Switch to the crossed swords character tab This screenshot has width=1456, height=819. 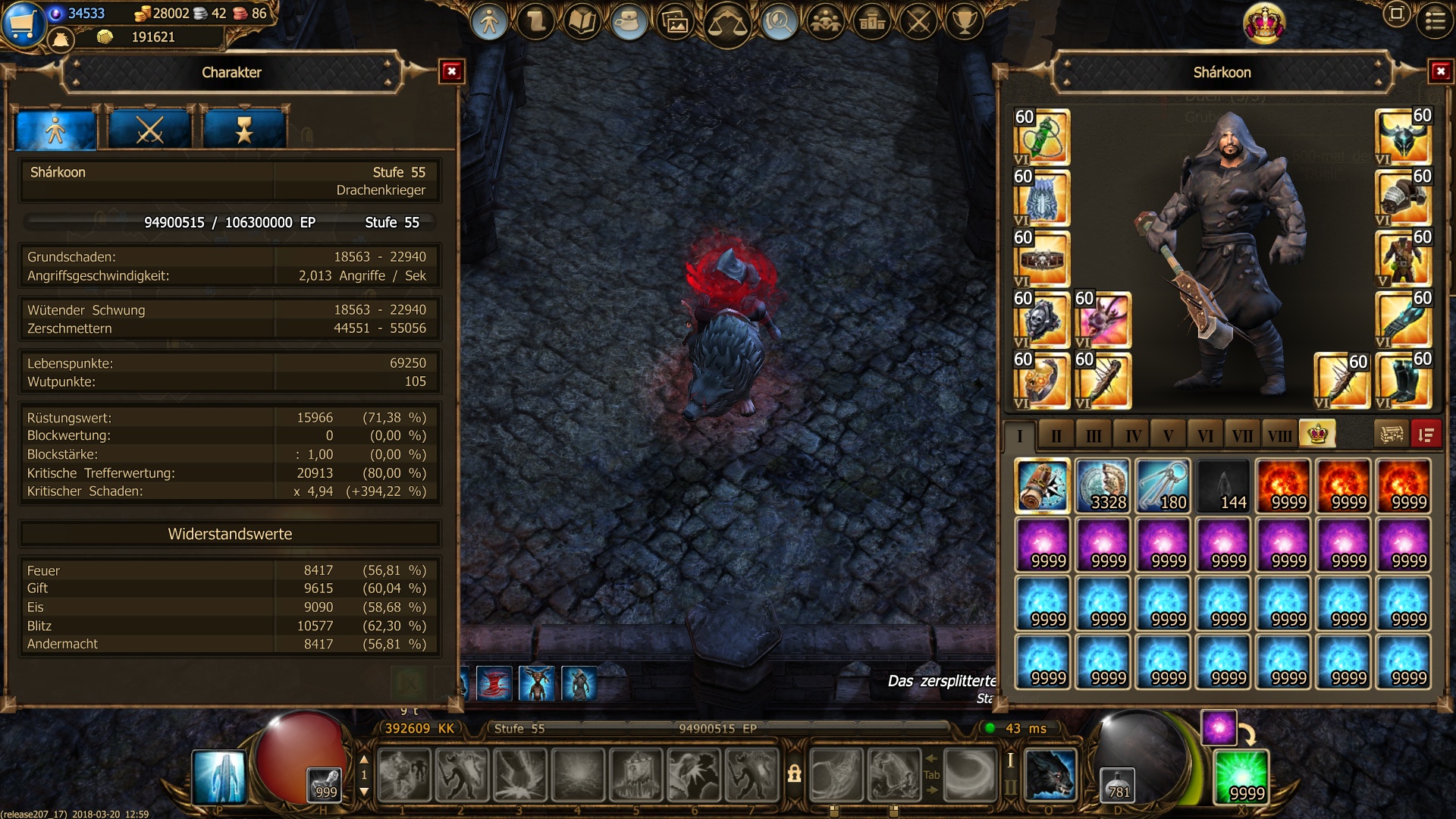click(149, 130)
